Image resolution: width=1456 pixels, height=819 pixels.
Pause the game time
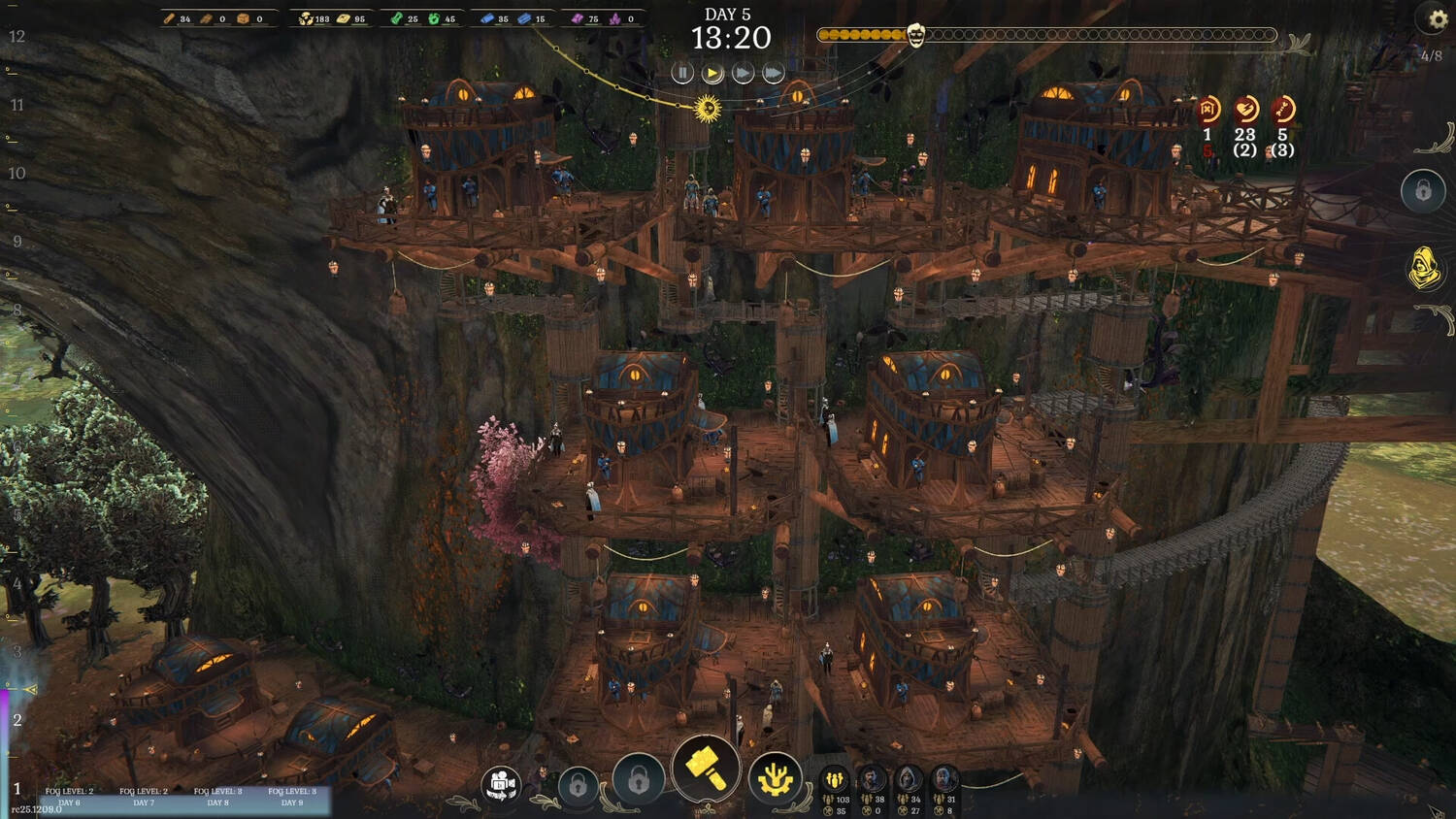click(x=682, y=73)
